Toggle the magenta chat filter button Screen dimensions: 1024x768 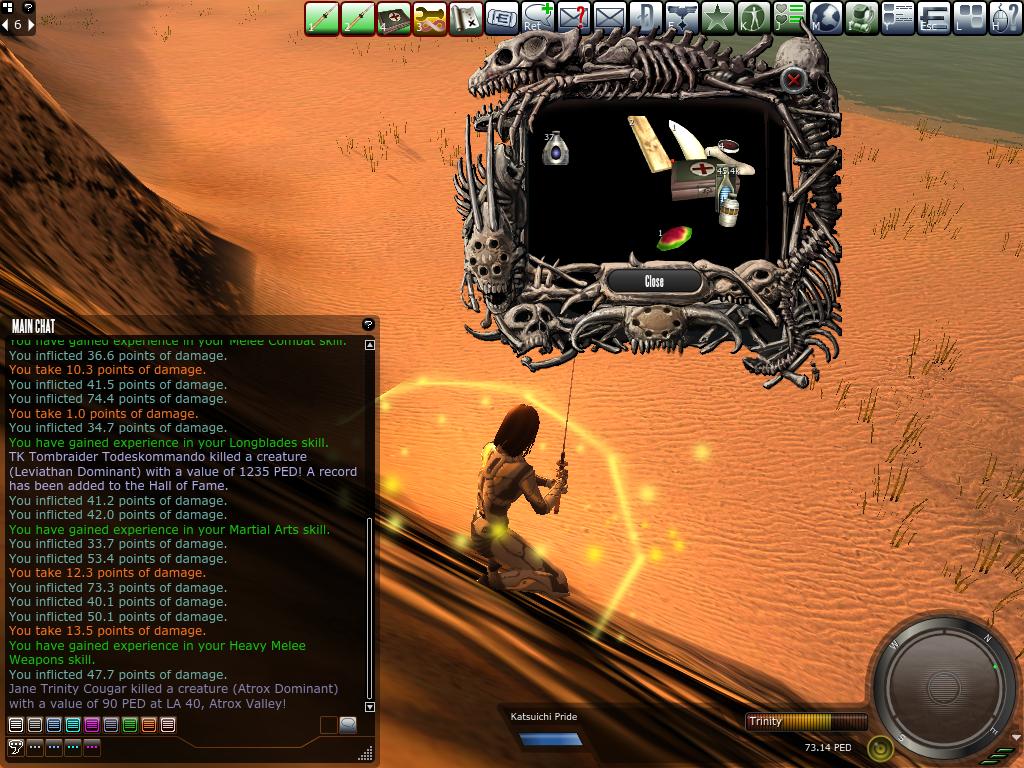click(x=92, y=725)
